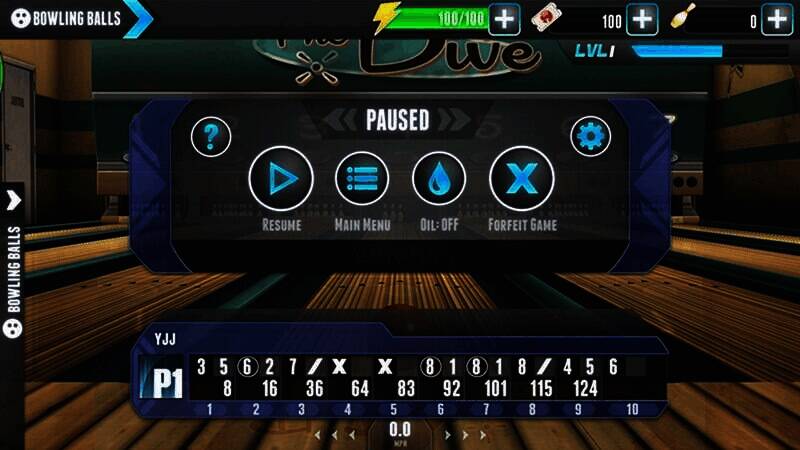Add bowling pins currency with plus button
800x450 pixels.
pos(777,18)
